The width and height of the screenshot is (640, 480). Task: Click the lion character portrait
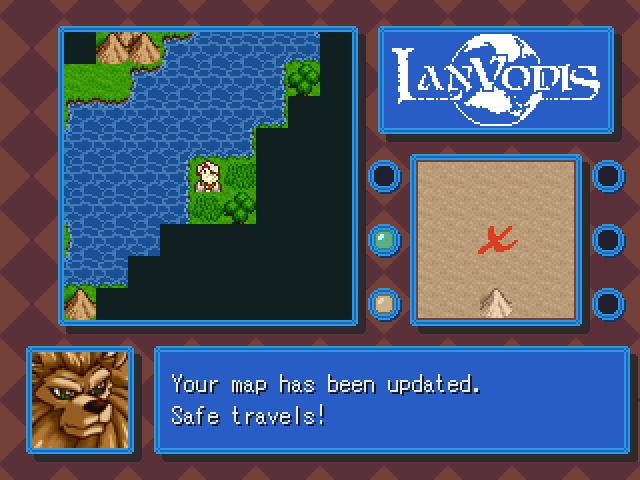80,399
